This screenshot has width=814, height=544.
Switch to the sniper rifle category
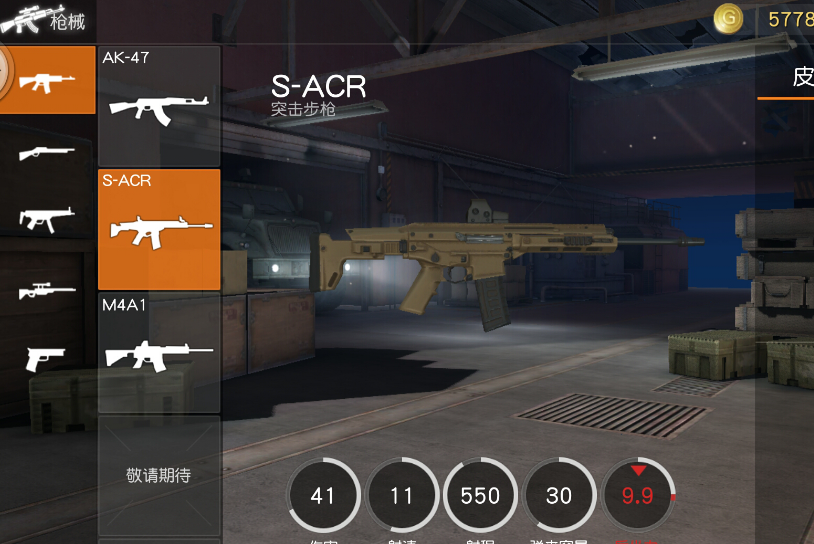pyautogui.click(x=47, y=290)
